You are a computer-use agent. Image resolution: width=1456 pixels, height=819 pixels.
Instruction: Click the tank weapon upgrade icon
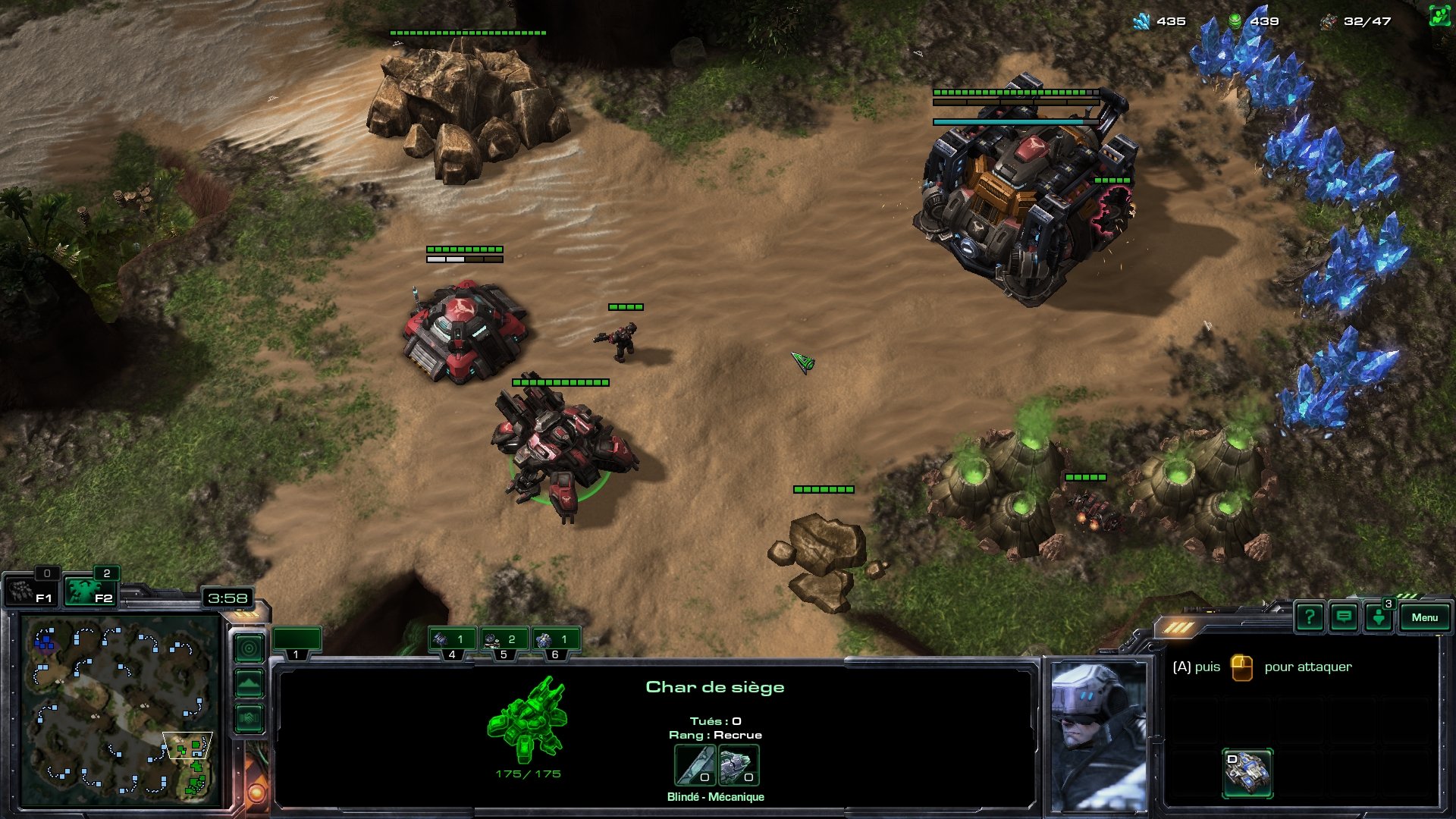(x=695, y=765)
